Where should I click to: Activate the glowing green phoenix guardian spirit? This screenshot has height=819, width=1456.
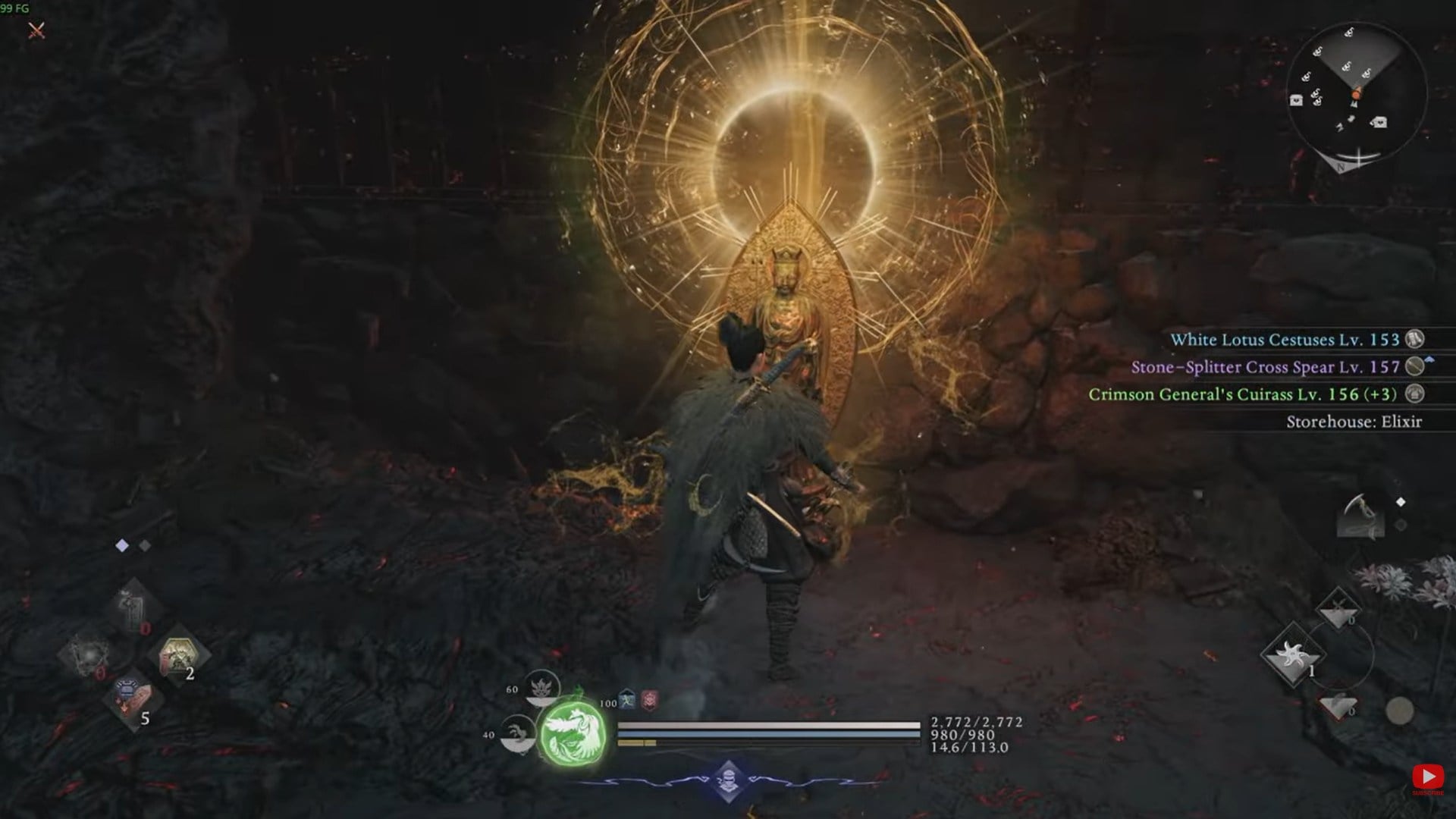pyautogui.click(x=573, y=733)
